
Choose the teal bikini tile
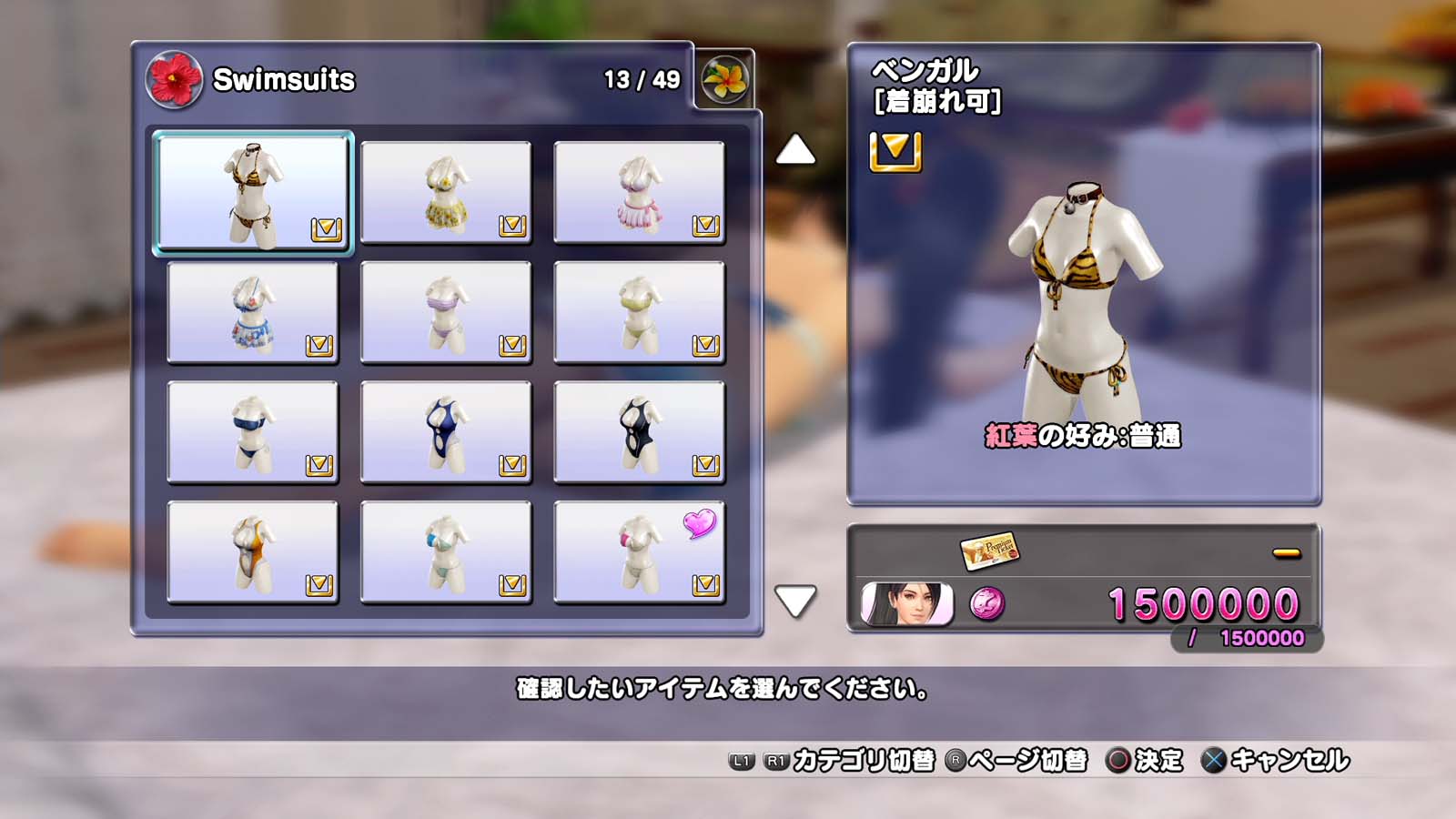click(446, 553)
